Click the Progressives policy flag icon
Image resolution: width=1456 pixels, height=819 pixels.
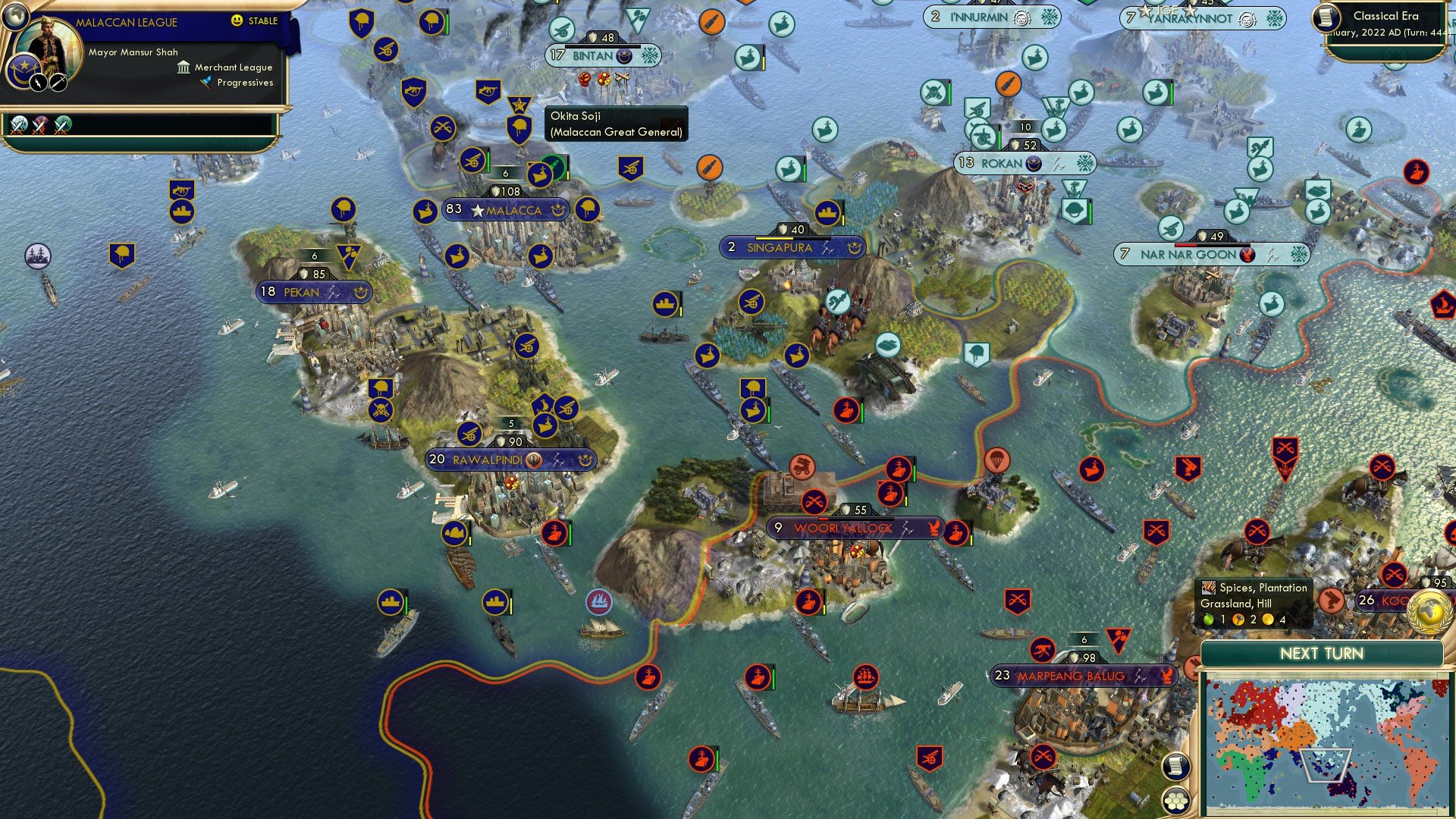click(204, 83)
